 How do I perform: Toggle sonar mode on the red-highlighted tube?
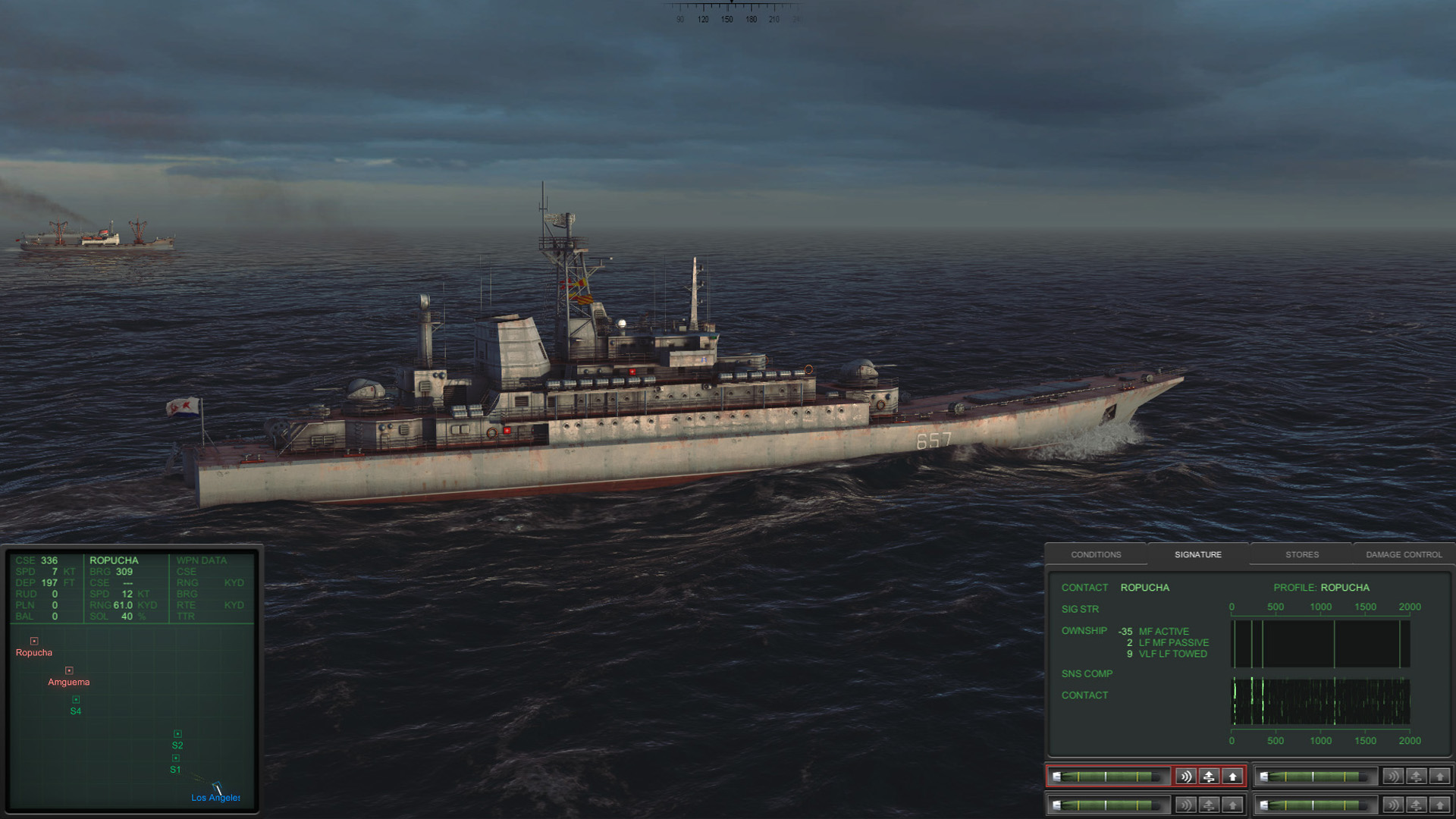[x=1186, y=777]
